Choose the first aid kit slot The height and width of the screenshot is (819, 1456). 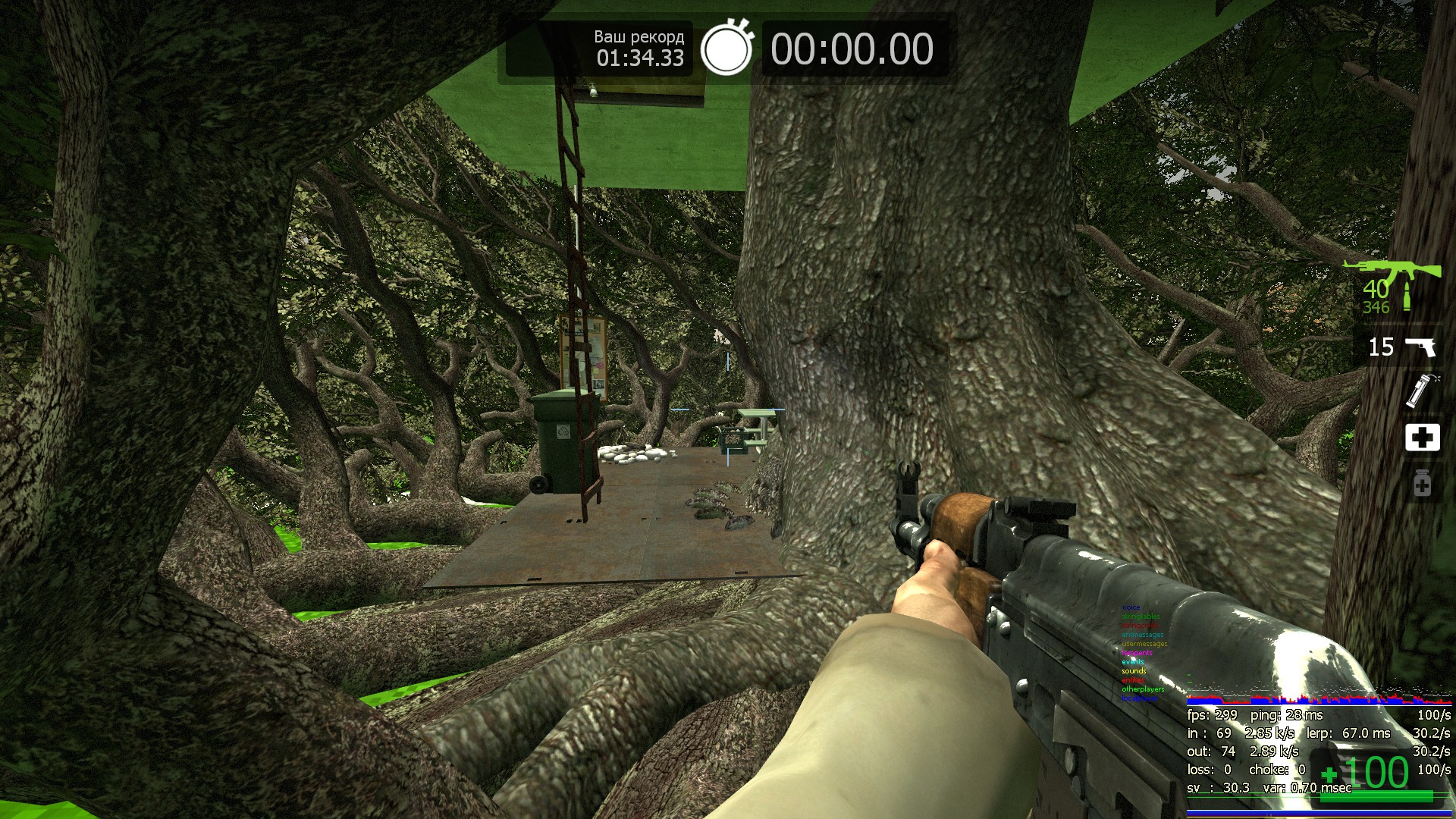pyautogui.click(x=1422, y=438)
